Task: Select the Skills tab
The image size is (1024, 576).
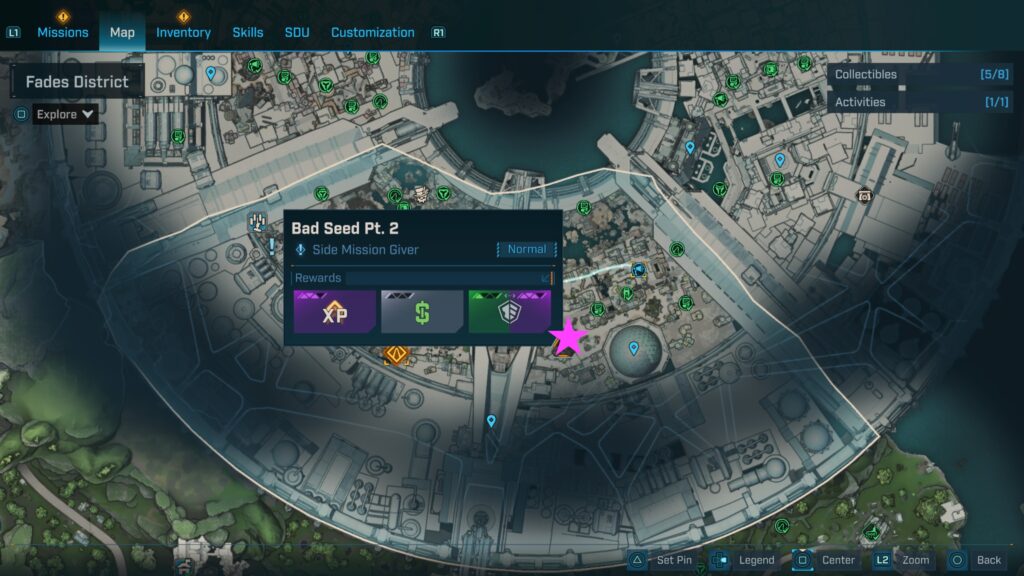Action: click(248, 32)
